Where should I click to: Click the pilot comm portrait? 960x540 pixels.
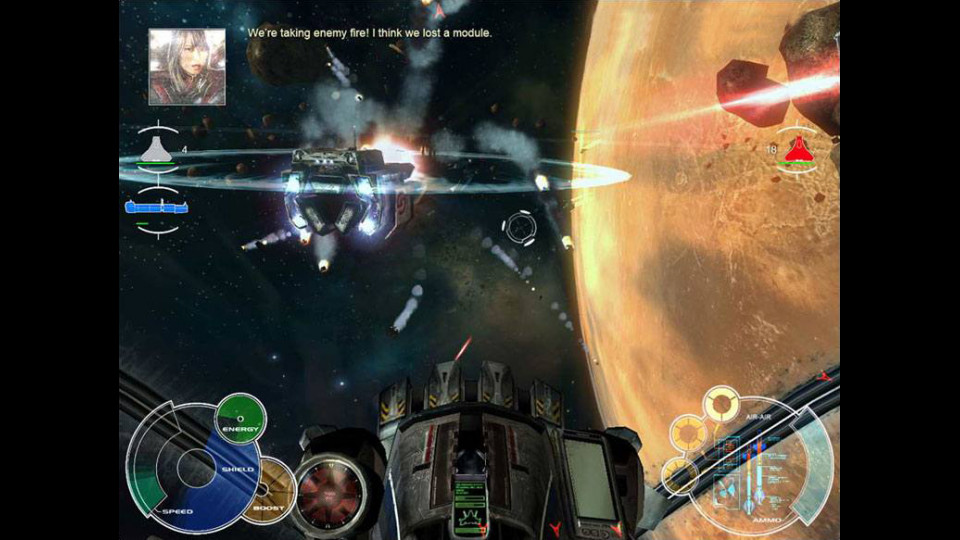click(187, 66)
